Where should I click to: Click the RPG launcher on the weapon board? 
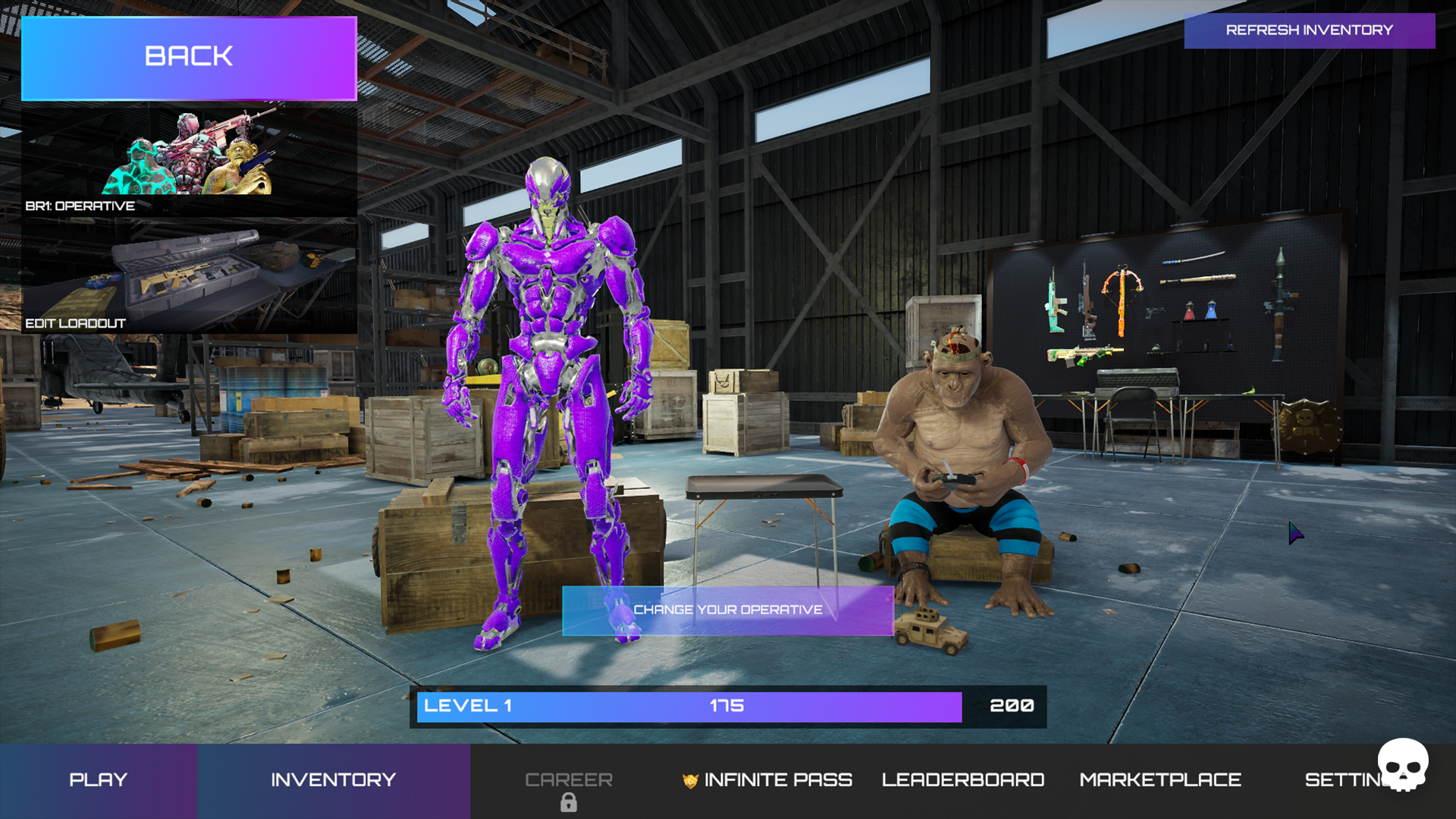click(x=1280, y=304)
